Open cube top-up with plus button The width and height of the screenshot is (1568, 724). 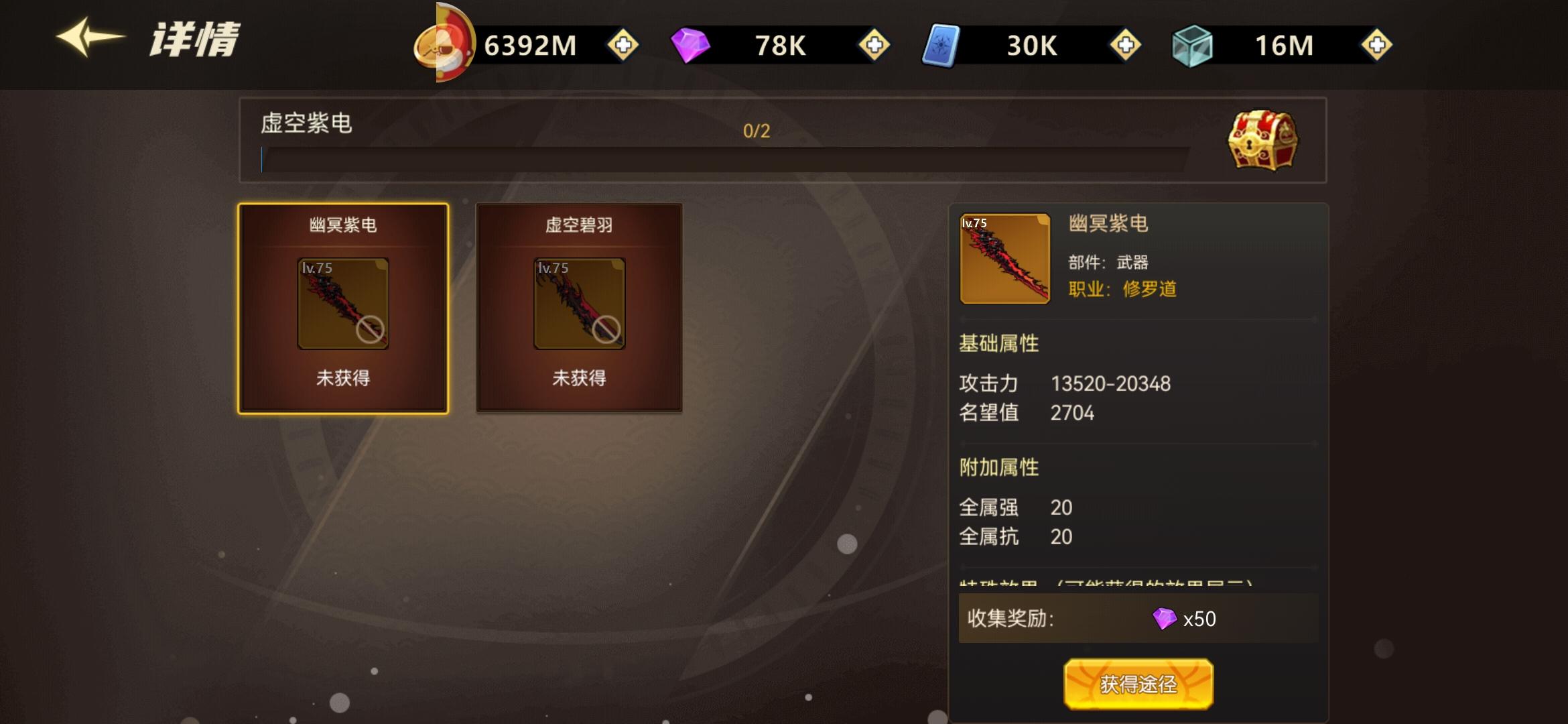(1377, 46)
